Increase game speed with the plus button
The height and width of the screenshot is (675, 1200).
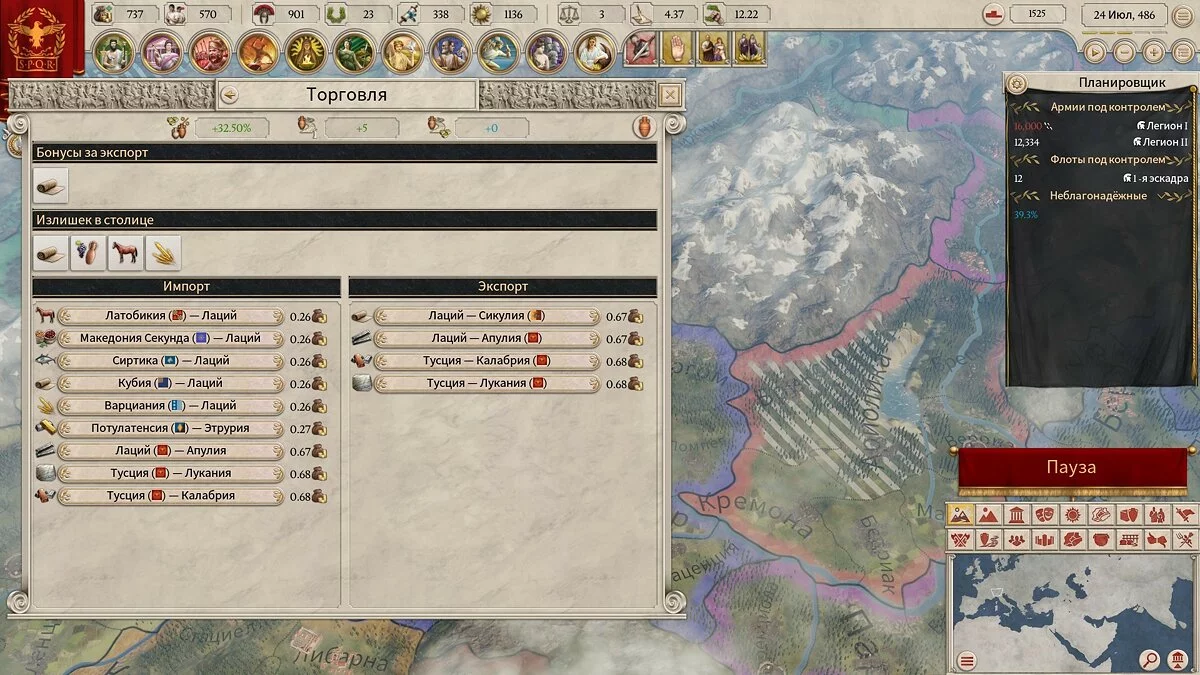(x=1153, y=52)
